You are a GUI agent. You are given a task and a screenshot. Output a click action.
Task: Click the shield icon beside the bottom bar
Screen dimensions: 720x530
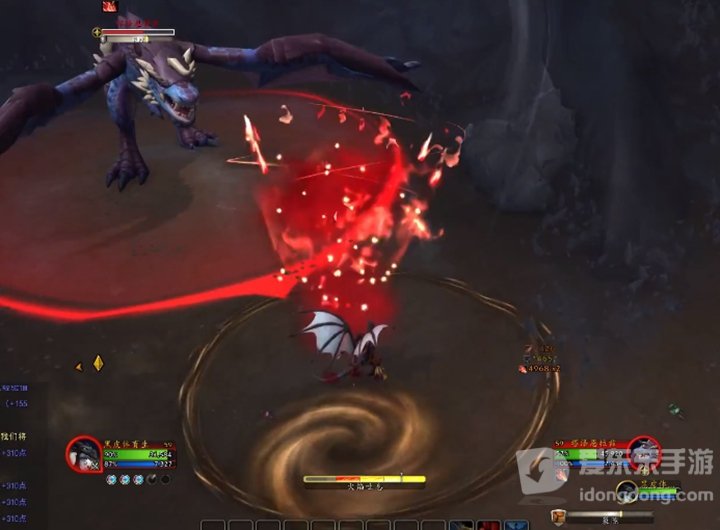(558, 515)
